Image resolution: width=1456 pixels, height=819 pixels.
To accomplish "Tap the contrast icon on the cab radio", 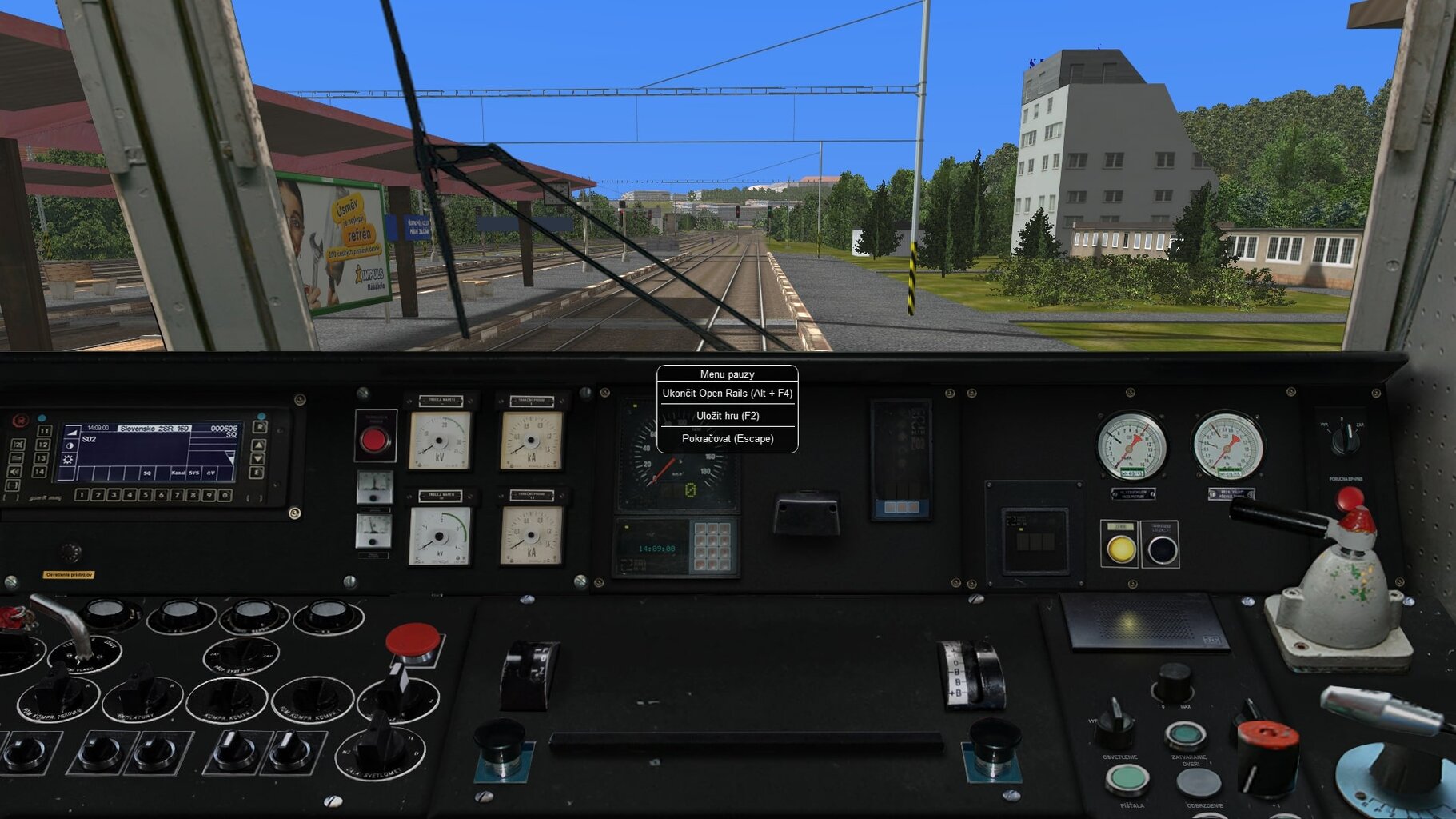I will [69, 446].
